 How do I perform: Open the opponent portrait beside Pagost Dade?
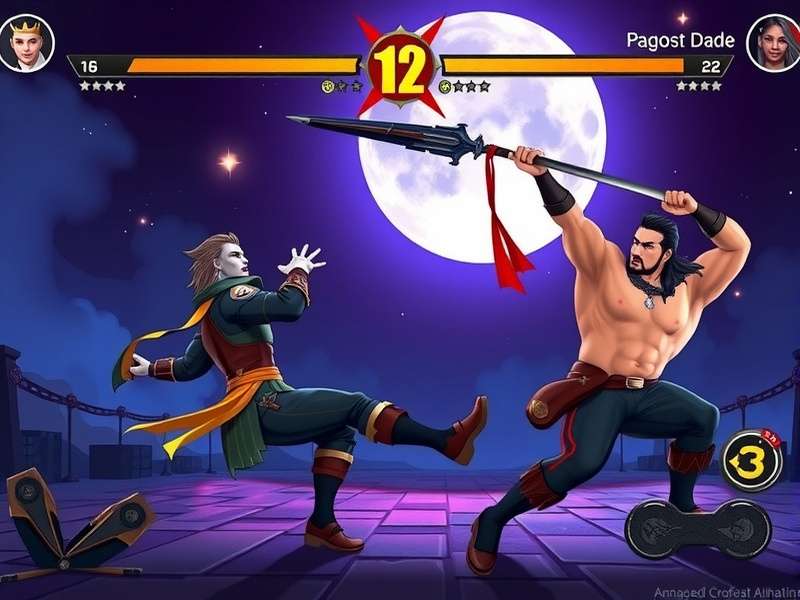pos(773,42)
